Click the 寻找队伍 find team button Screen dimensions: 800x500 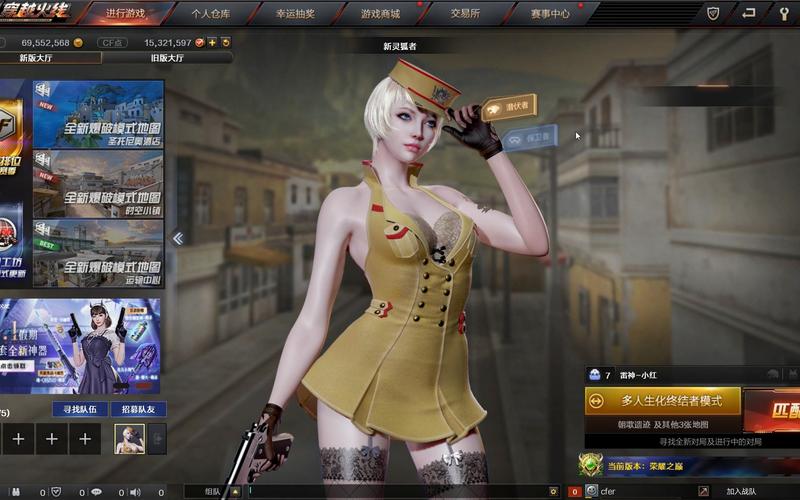tap(79, 409)
